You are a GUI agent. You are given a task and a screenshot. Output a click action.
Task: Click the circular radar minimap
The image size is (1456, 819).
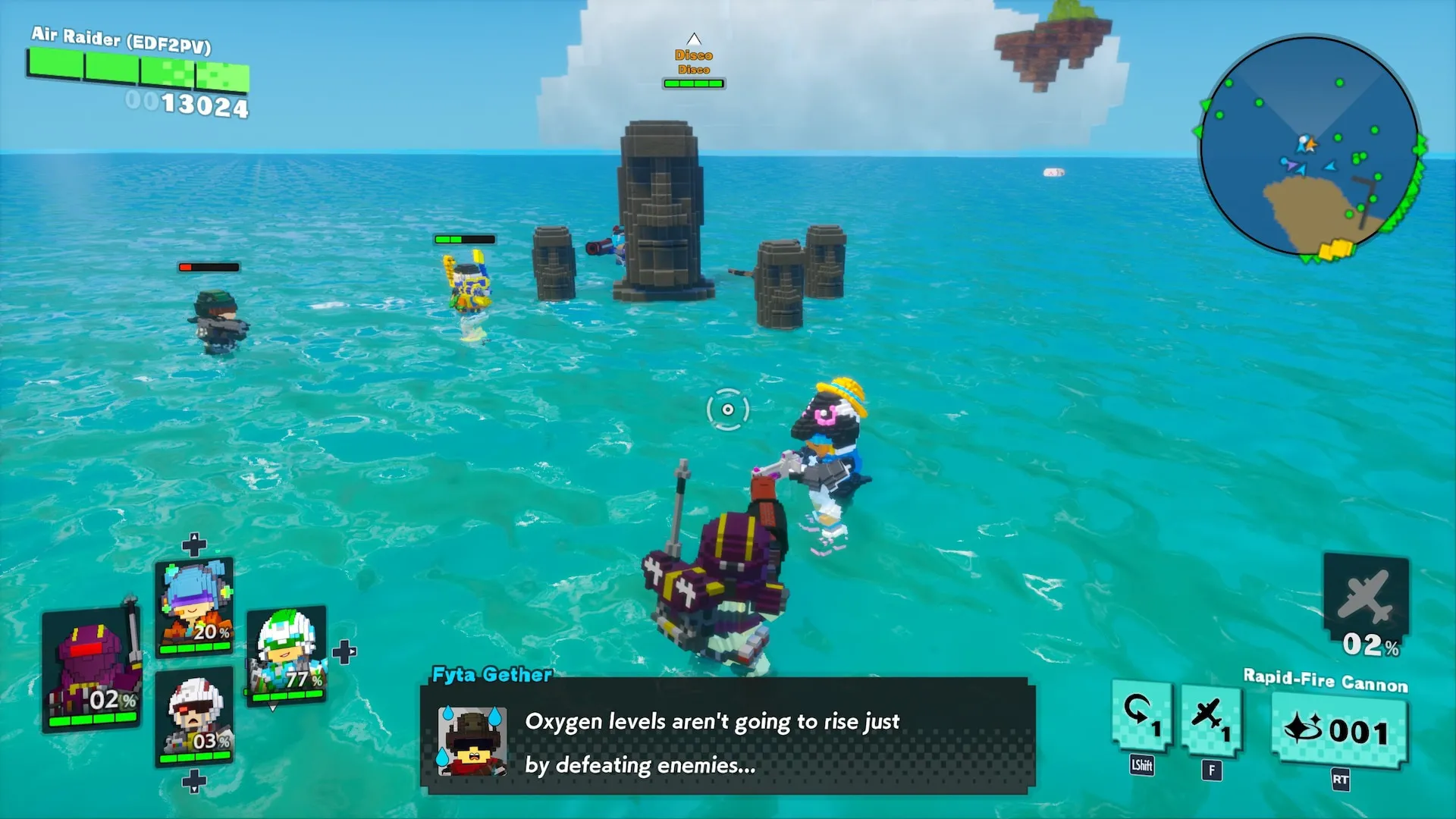(x=1310, y=146)
